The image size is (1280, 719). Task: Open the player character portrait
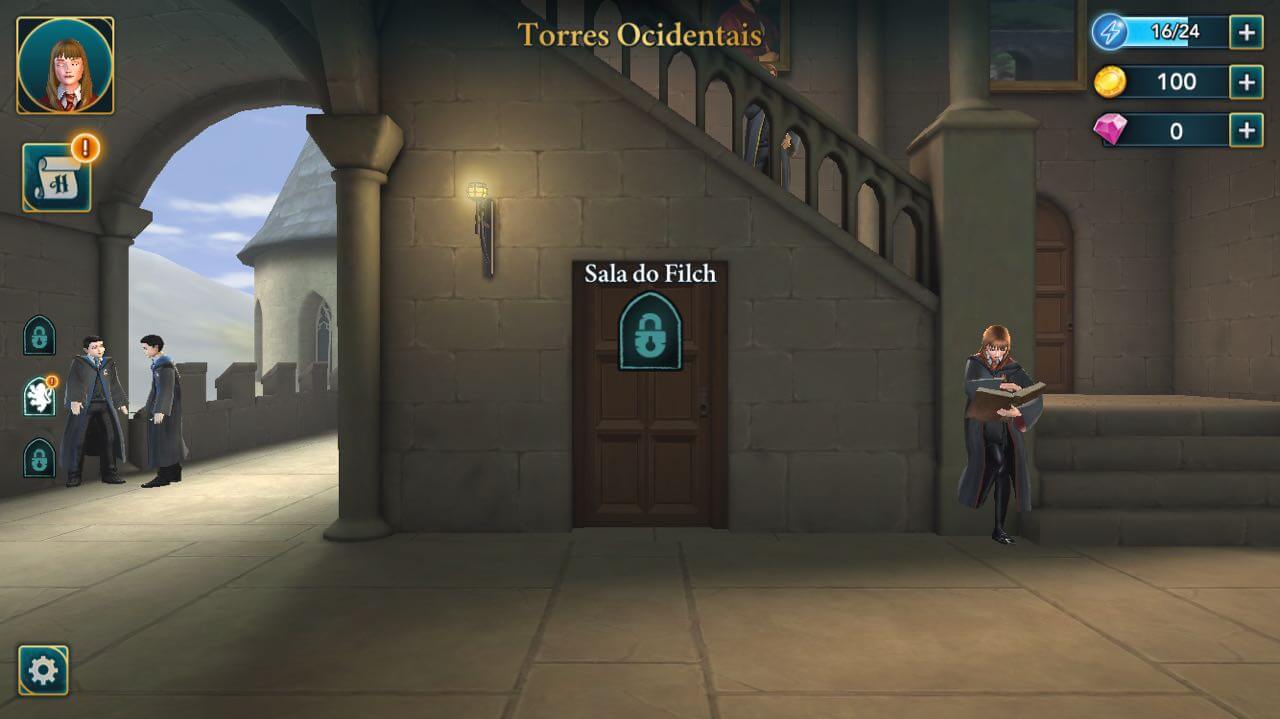coord(65,65)
